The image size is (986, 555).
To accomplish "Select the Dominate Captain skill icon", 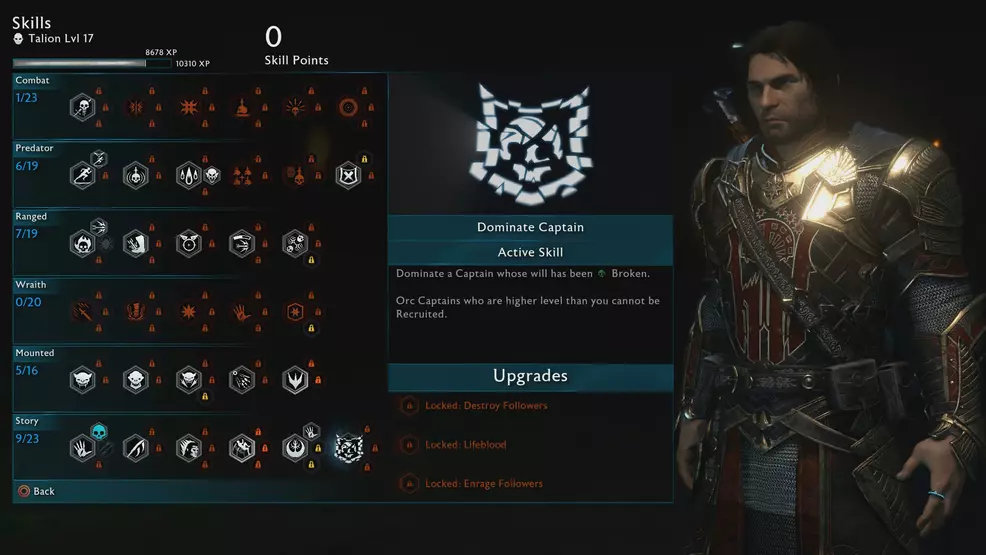I will (x=348, y=447).
